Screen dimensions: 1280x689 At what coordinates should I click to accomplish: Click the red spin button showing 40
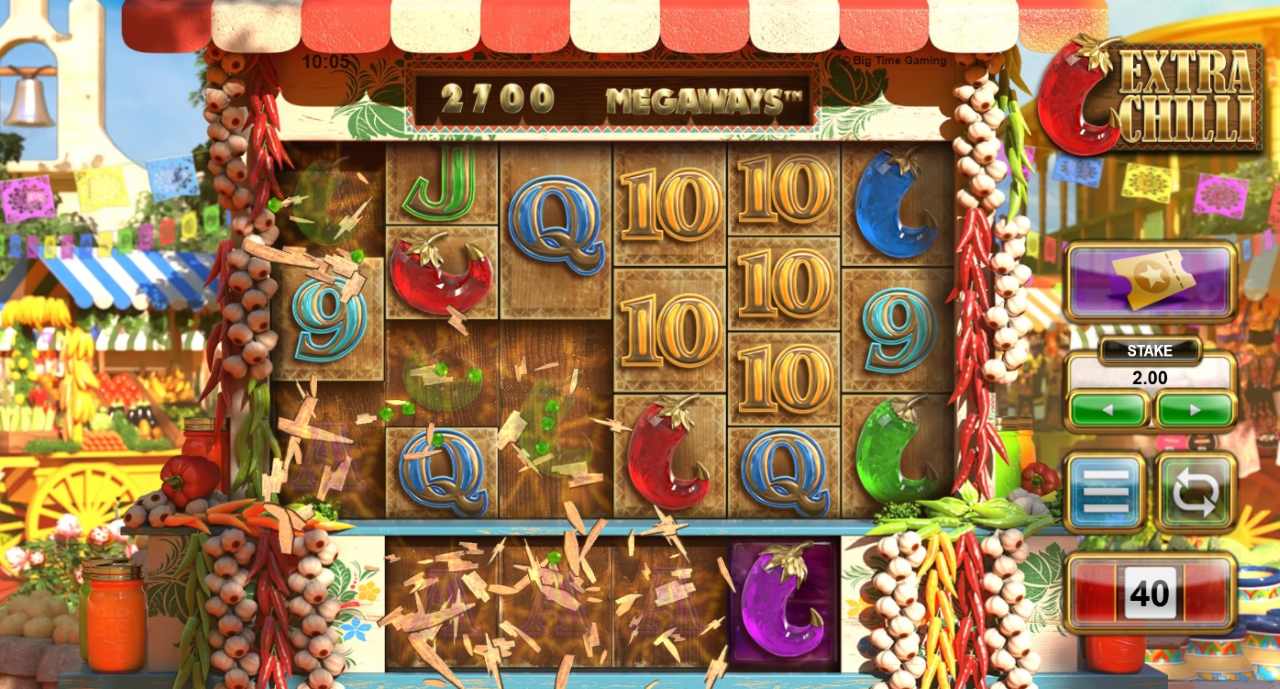coord(1150,593)
